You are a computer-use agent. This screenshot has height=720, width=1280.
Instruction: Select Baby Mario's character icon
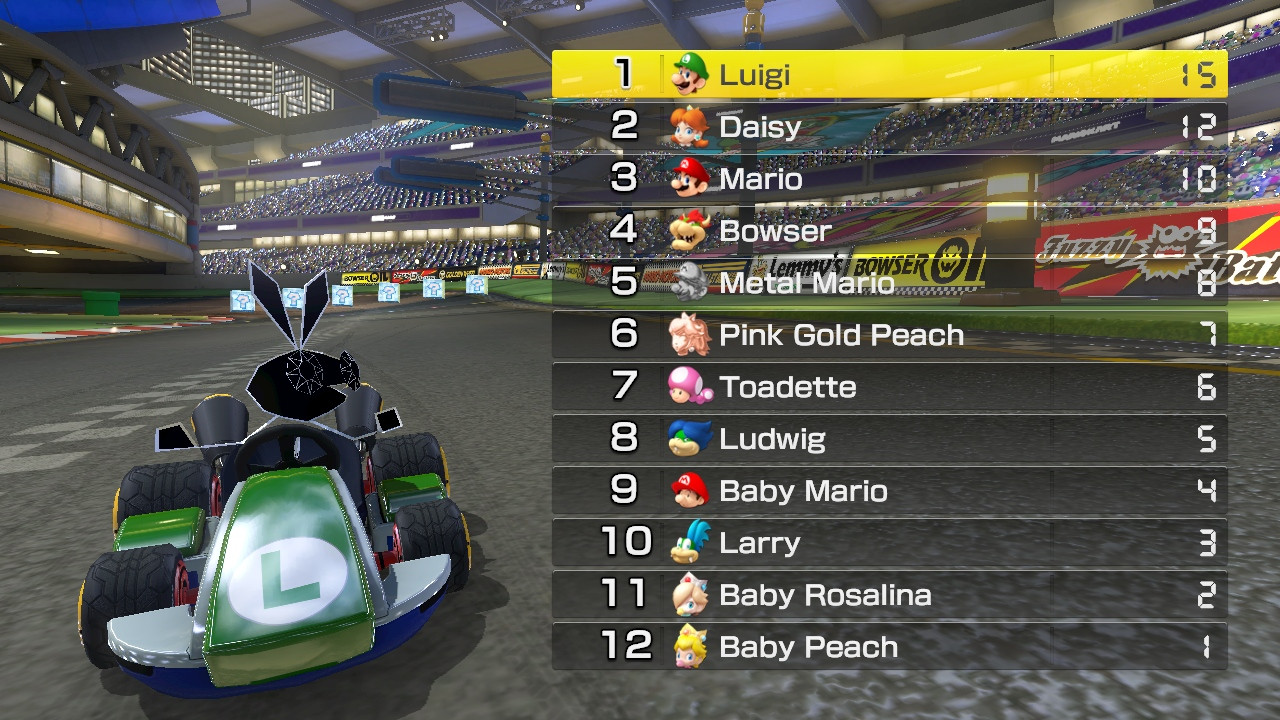click(688, 491)
